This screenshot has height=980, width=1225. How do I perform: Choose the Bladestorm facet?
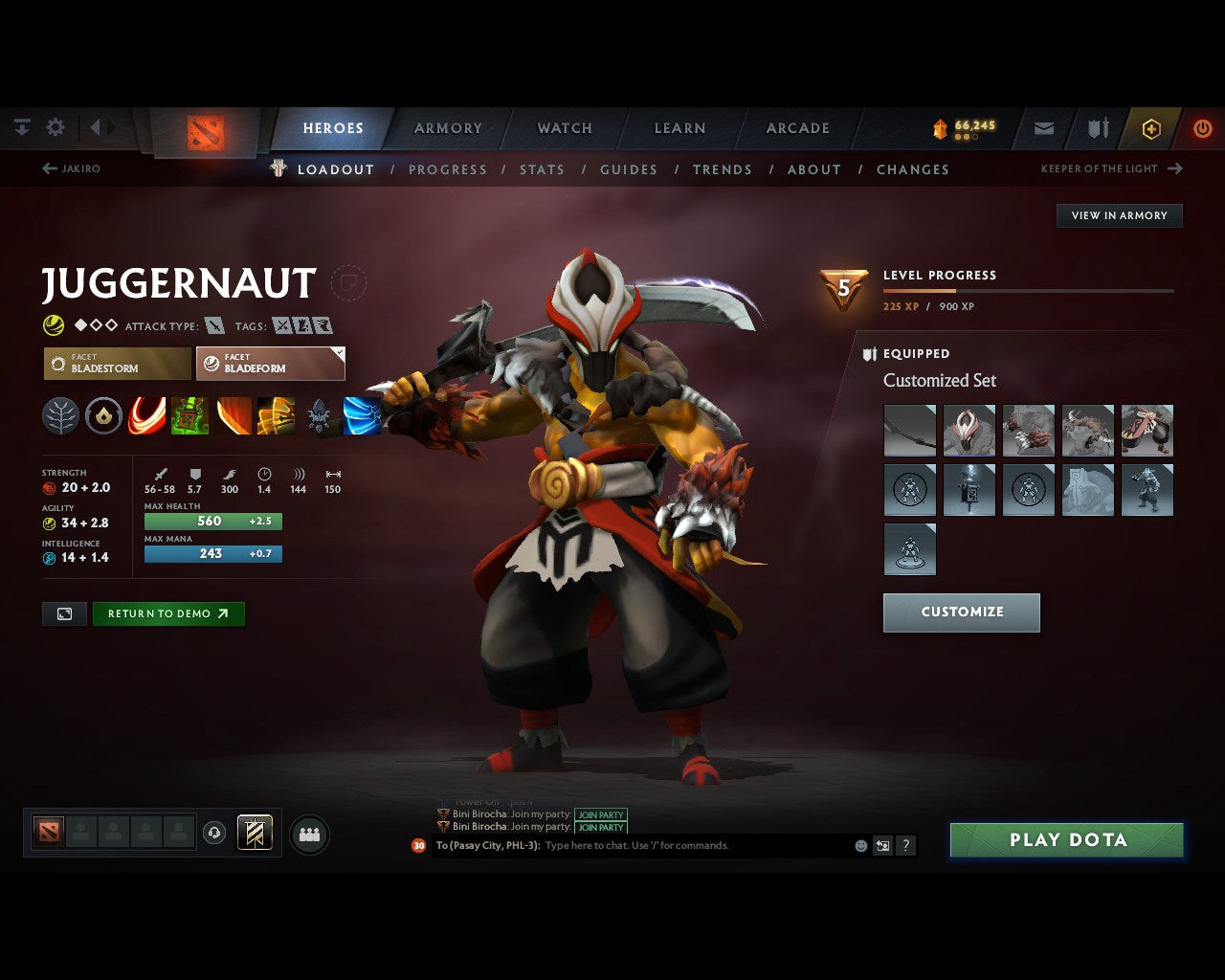[x=118, y=364]
